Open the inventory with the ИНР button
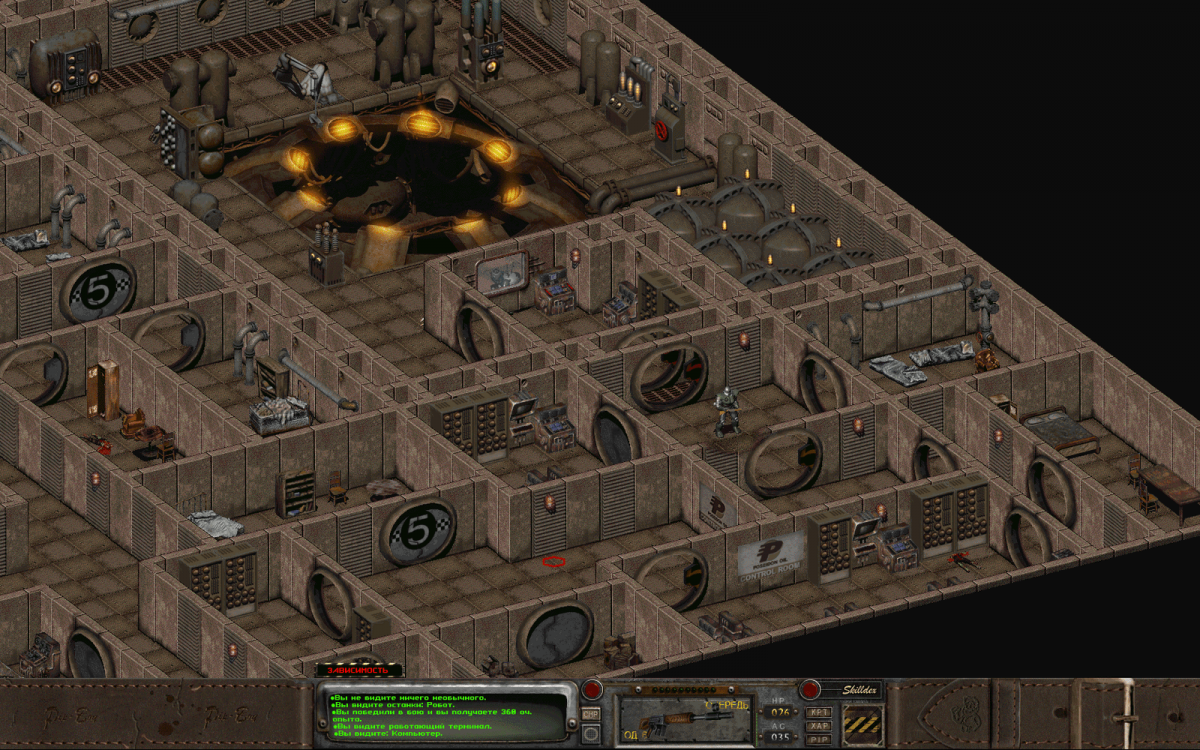This screenshot has width=1200, height=750. point(591,714)
